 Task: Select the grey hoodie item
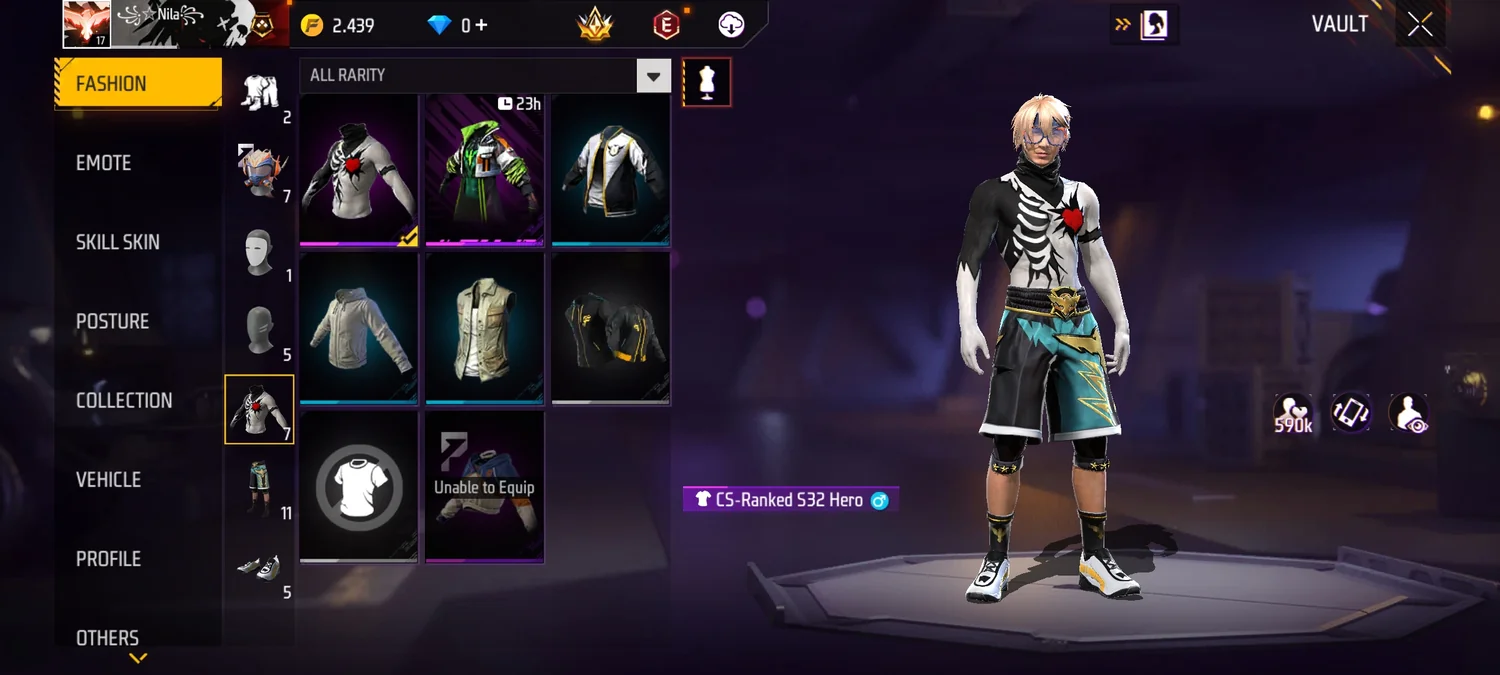(359, 328)
